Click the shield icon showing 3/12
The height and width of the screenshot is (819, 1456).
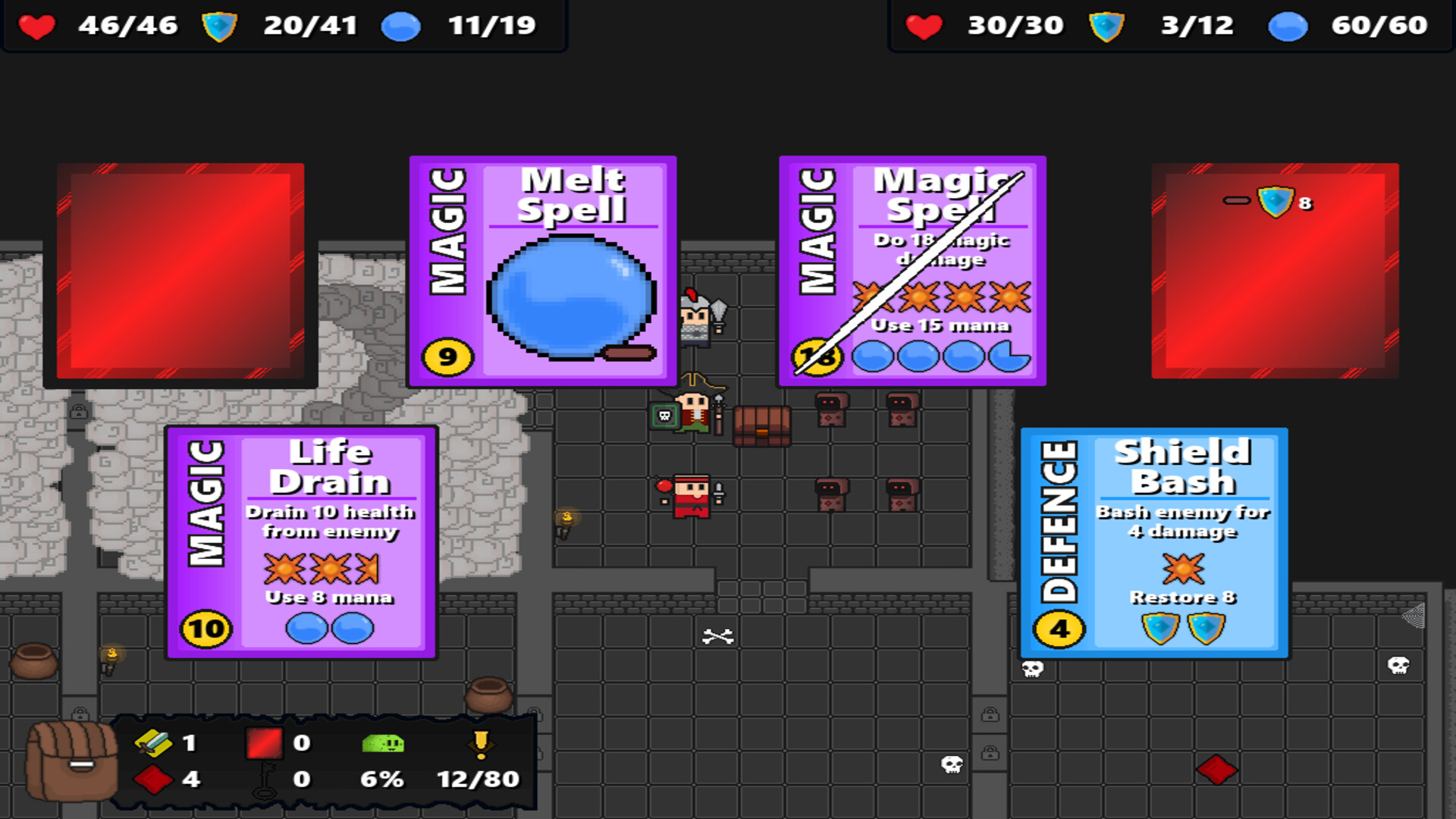click(x=1106, y=25)
